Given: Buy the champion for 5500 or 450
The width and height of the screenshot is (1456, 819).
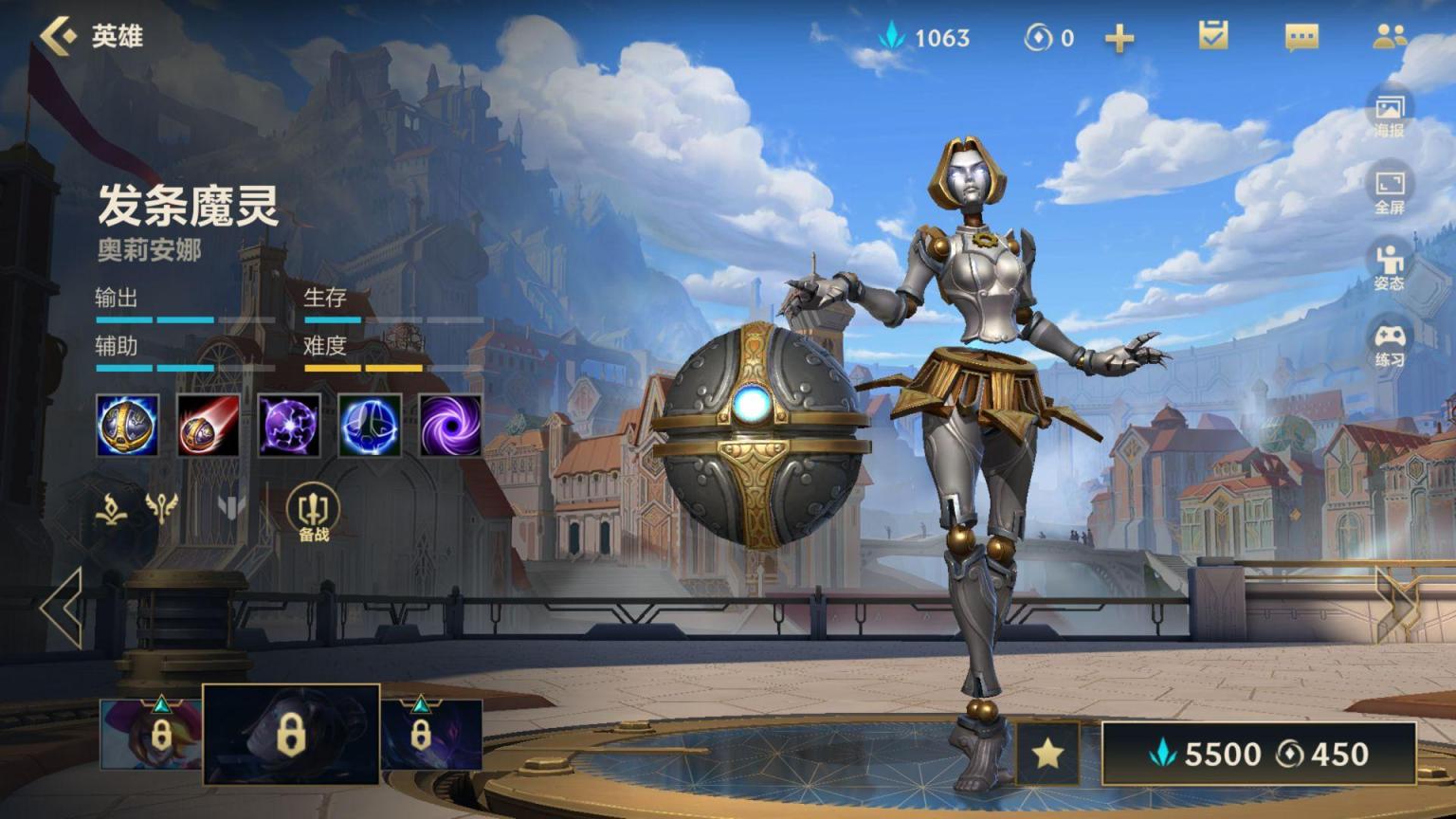Looking at the screenshot, I should [1259, 754].
